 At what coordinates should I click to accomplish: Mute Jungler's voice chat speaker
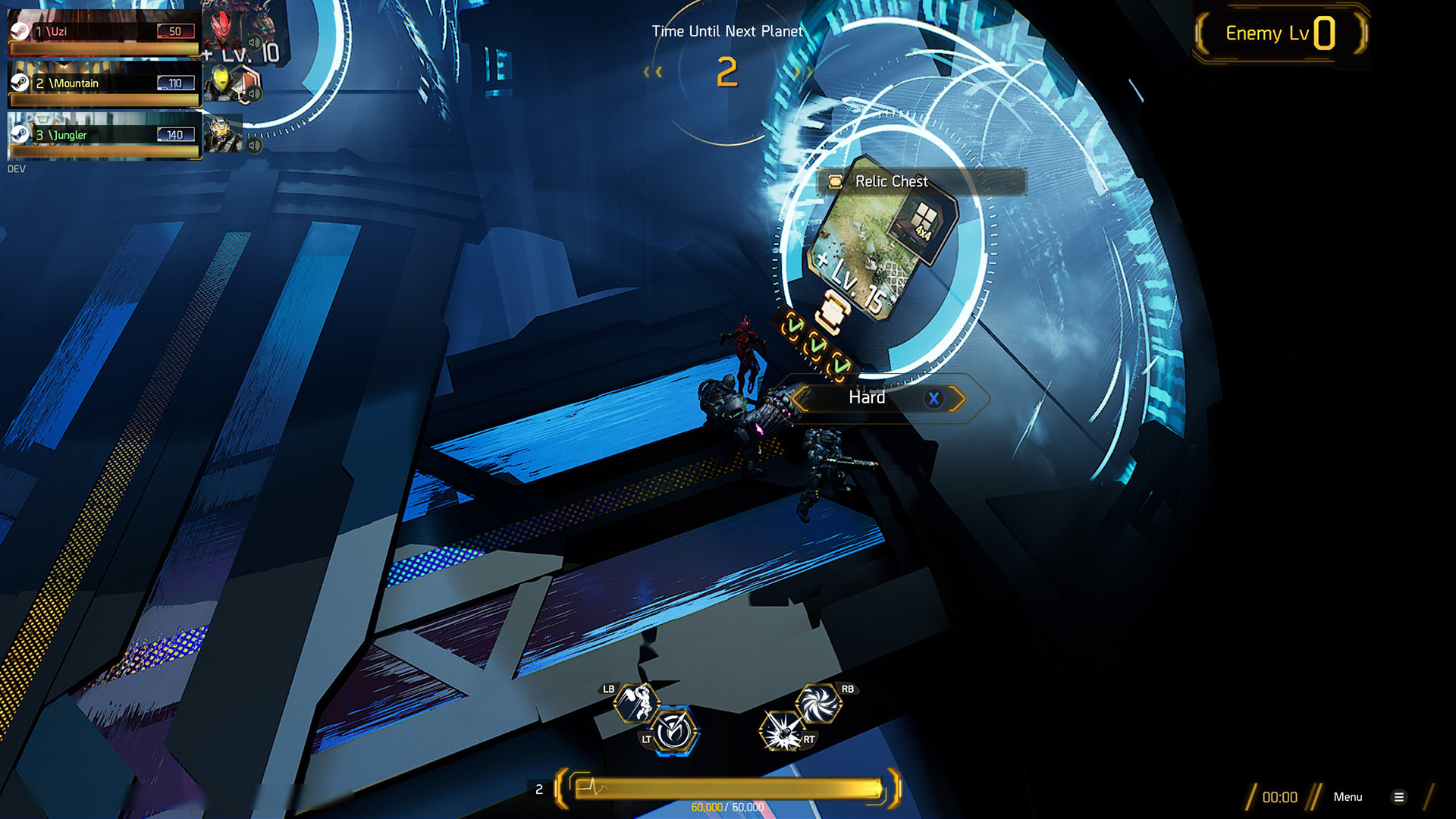(253, 144)
